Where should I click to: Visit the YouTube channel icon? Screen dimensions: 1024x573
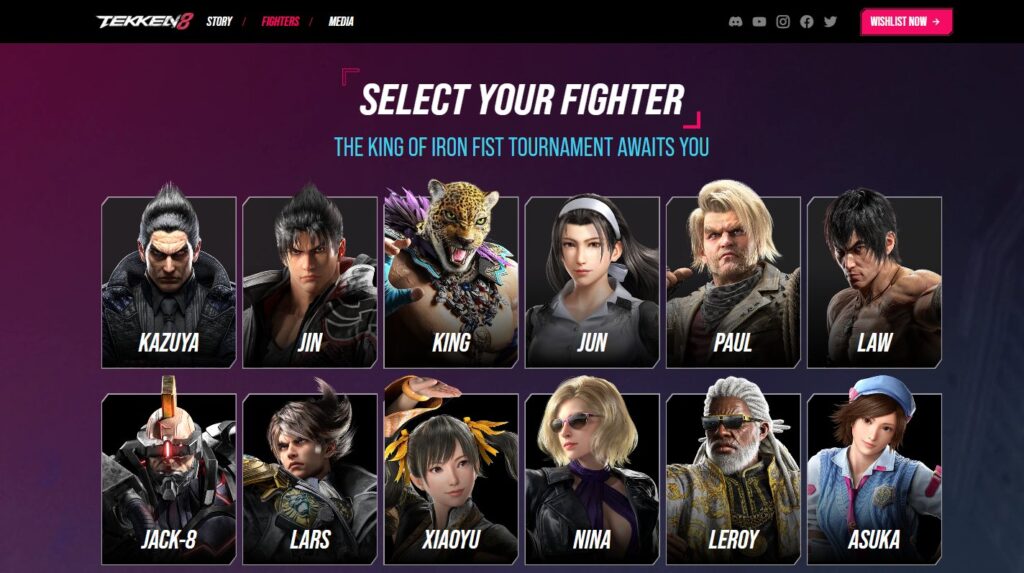[x=759, y=21]
